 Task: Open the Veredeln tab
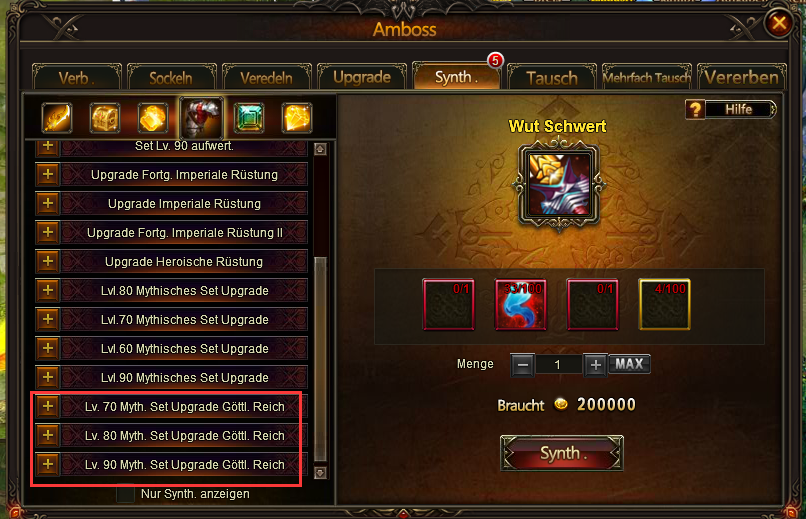pos(265,77)
